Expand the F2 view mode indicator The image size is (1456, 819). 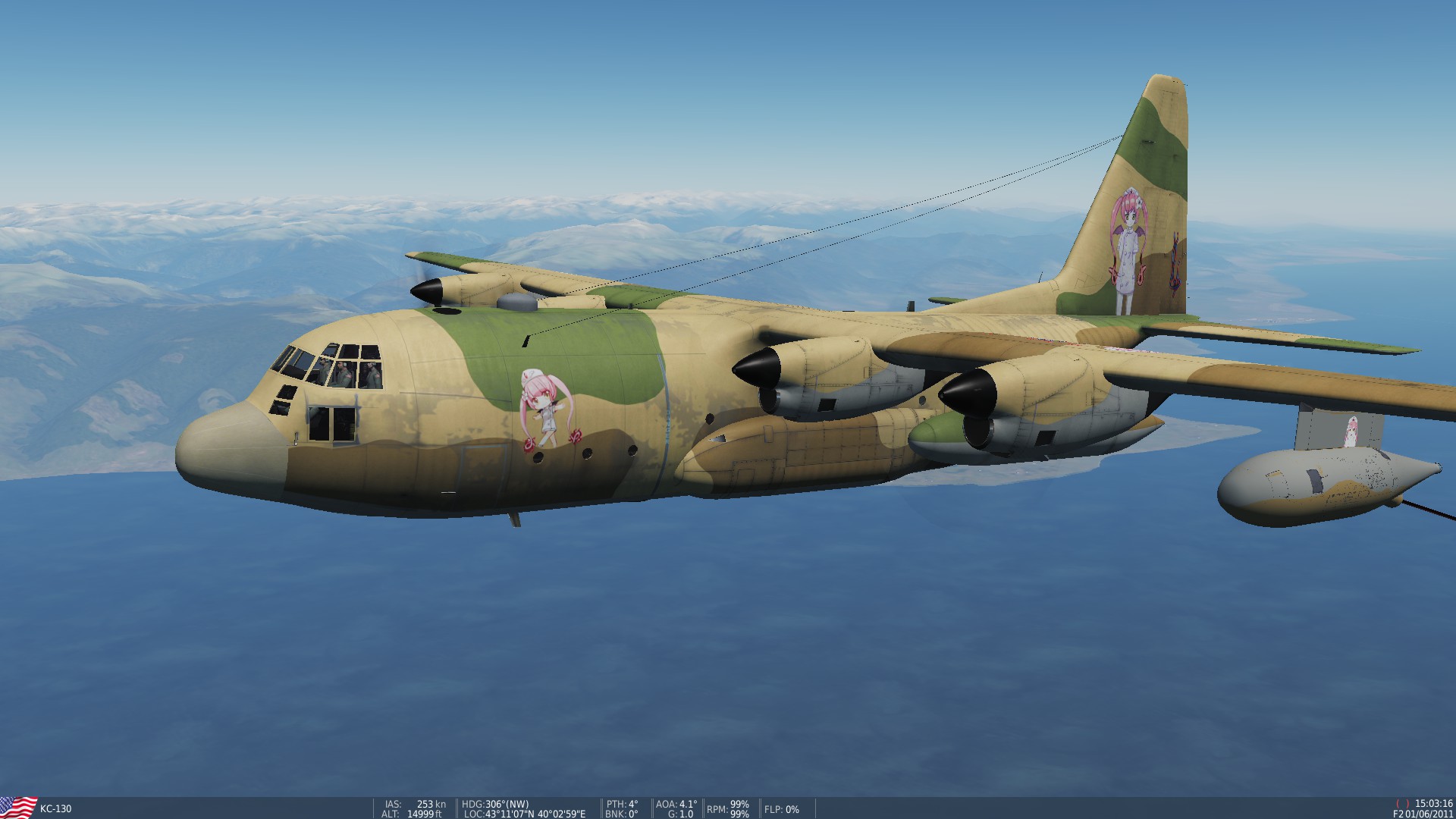tap(1400, 812)
